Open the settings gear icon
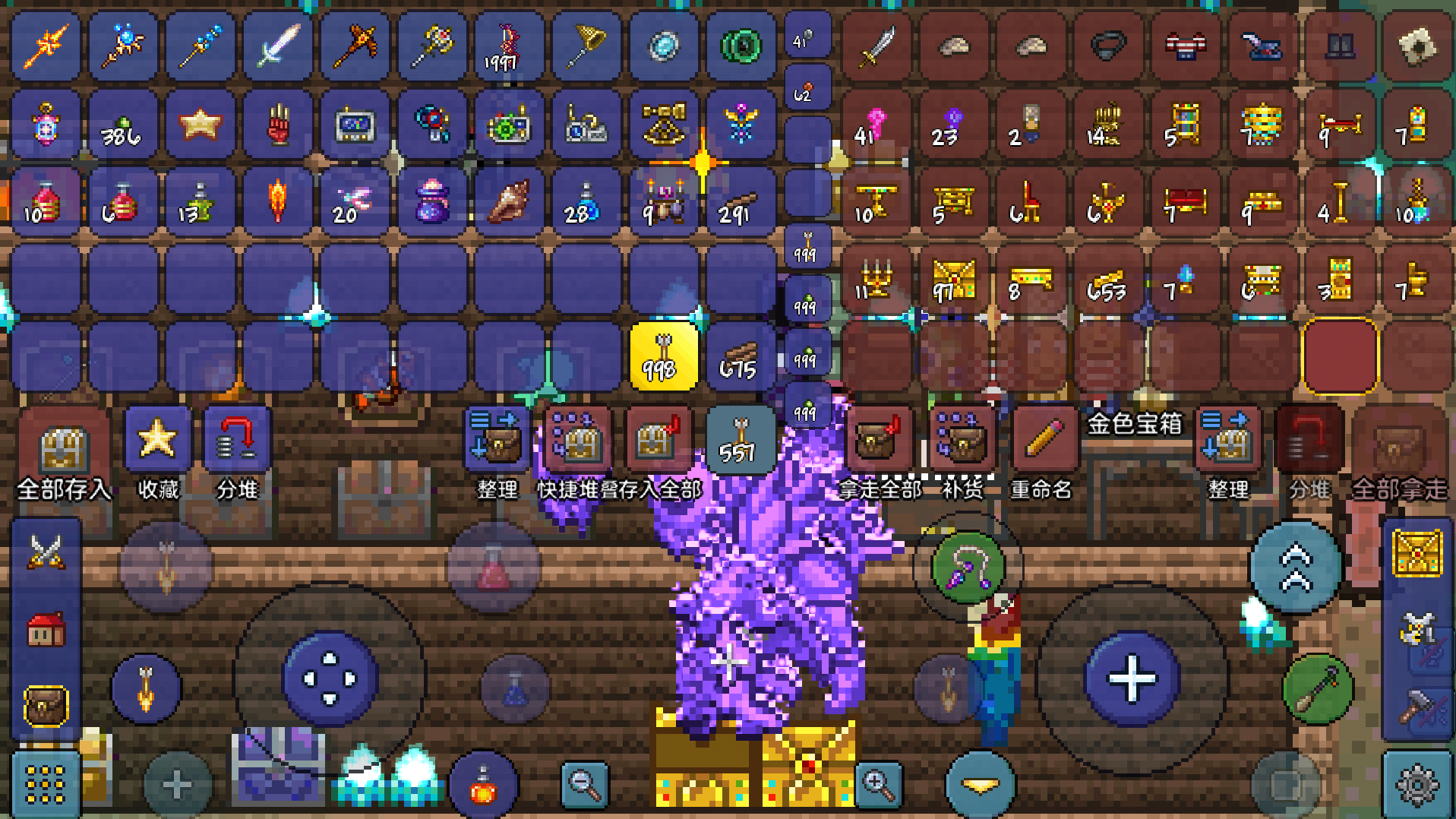Screen dimensions: 1456x819 point(1417,784)
